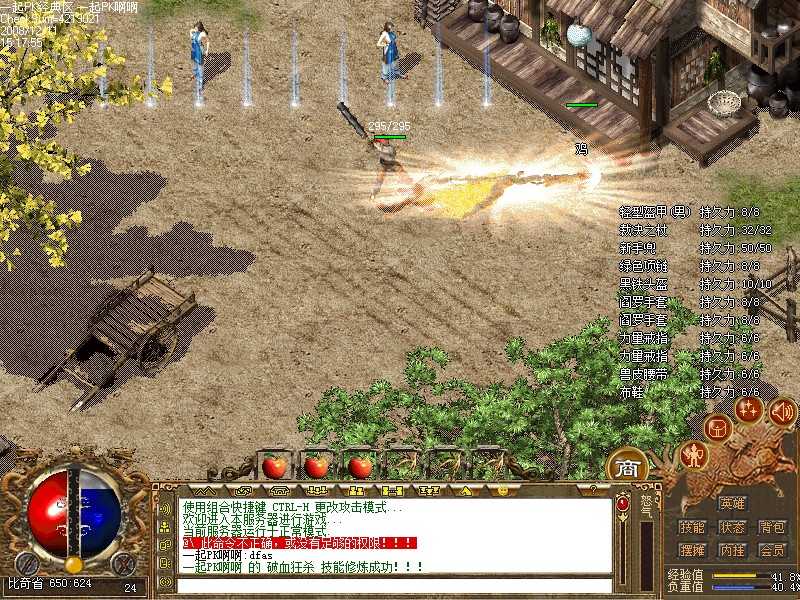This screenshot has height=600, width=800.
Task: Toggle the group chat channel icon
Action: click(x=165, y=526)
